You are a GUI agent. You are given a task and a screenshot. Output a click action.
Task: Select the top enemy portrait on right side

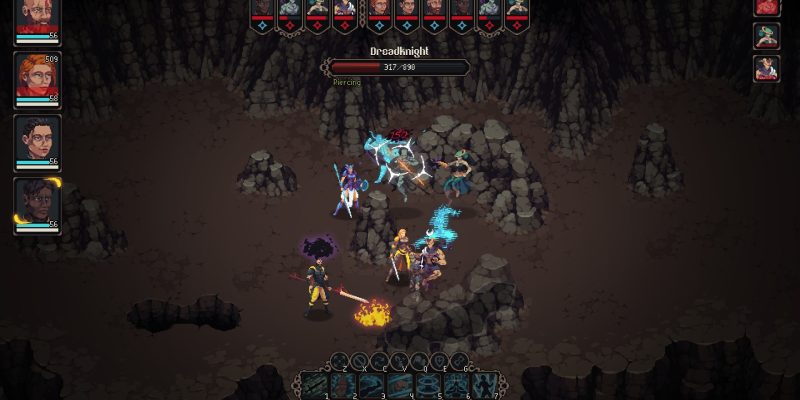click(x=766, y=6)
